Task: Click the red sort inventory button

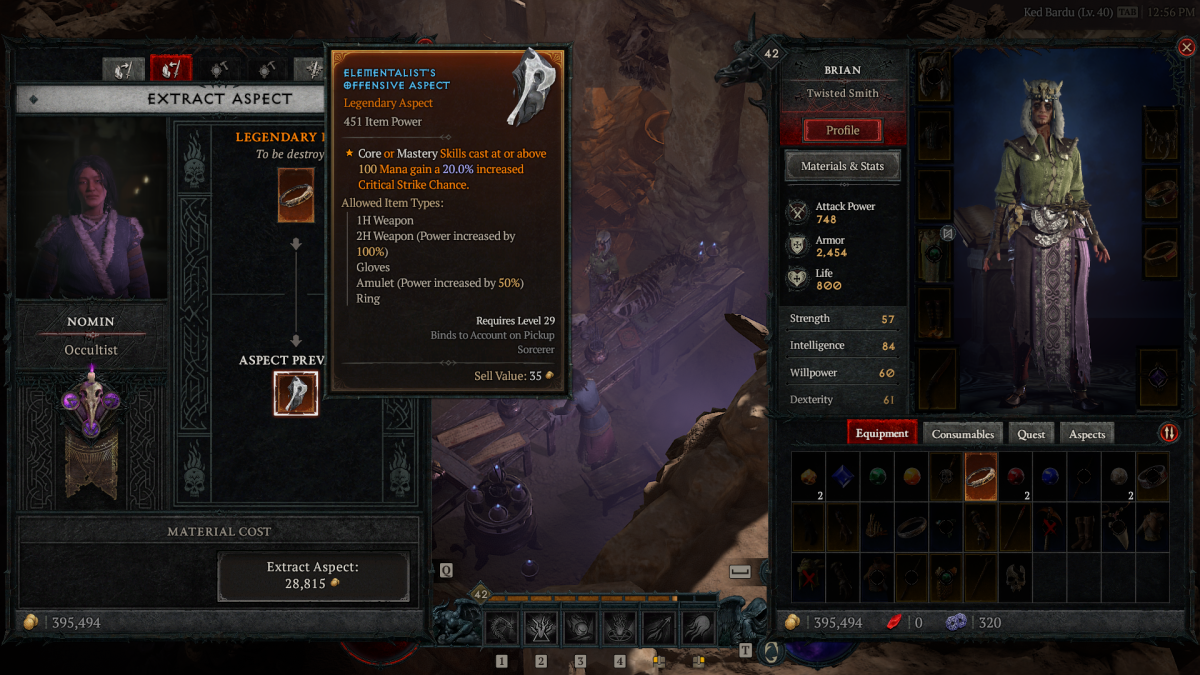Action: coord(1168,433)
